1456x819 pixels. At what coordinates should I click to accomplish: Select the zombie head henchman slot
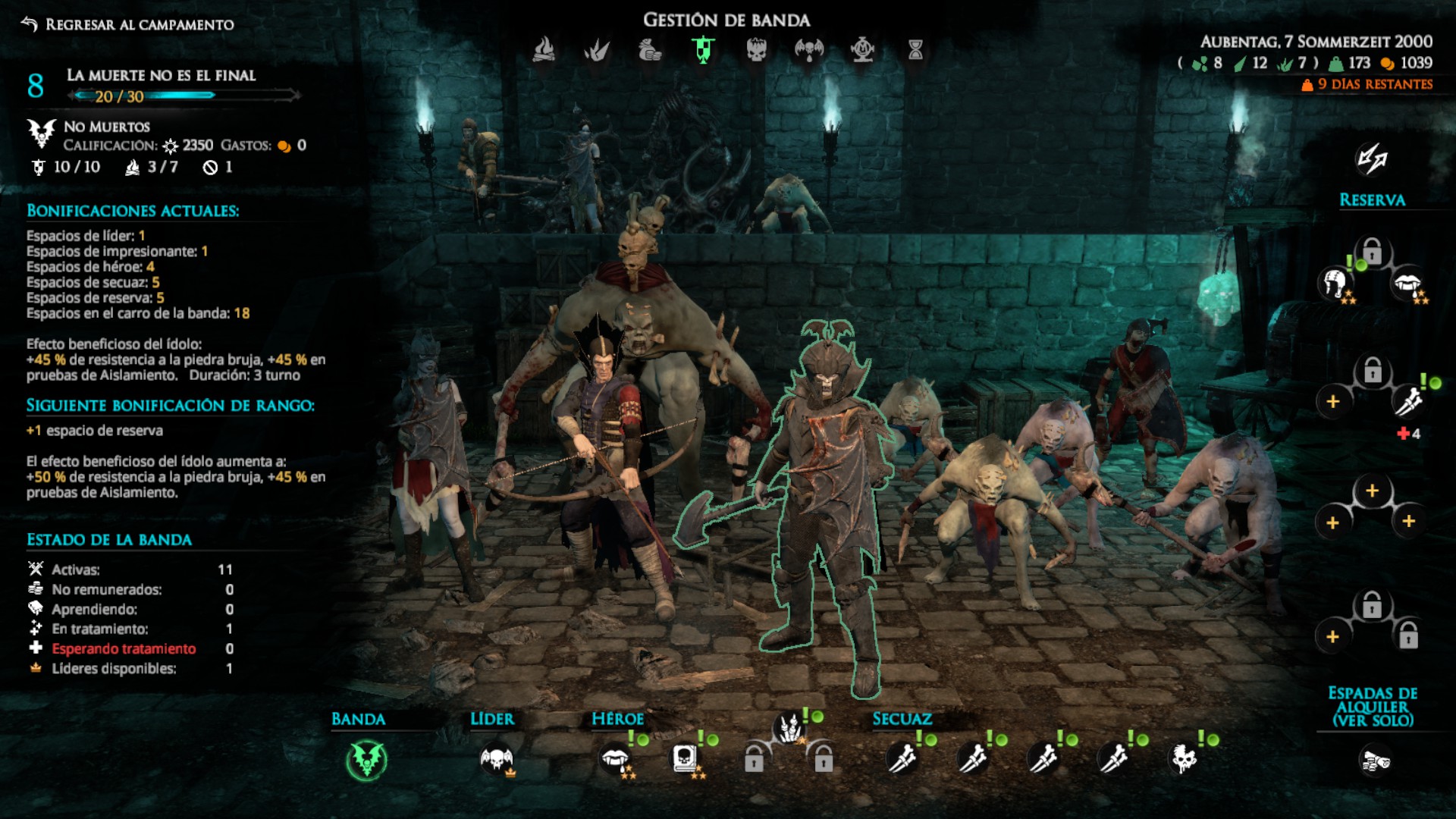[1184, 758]
